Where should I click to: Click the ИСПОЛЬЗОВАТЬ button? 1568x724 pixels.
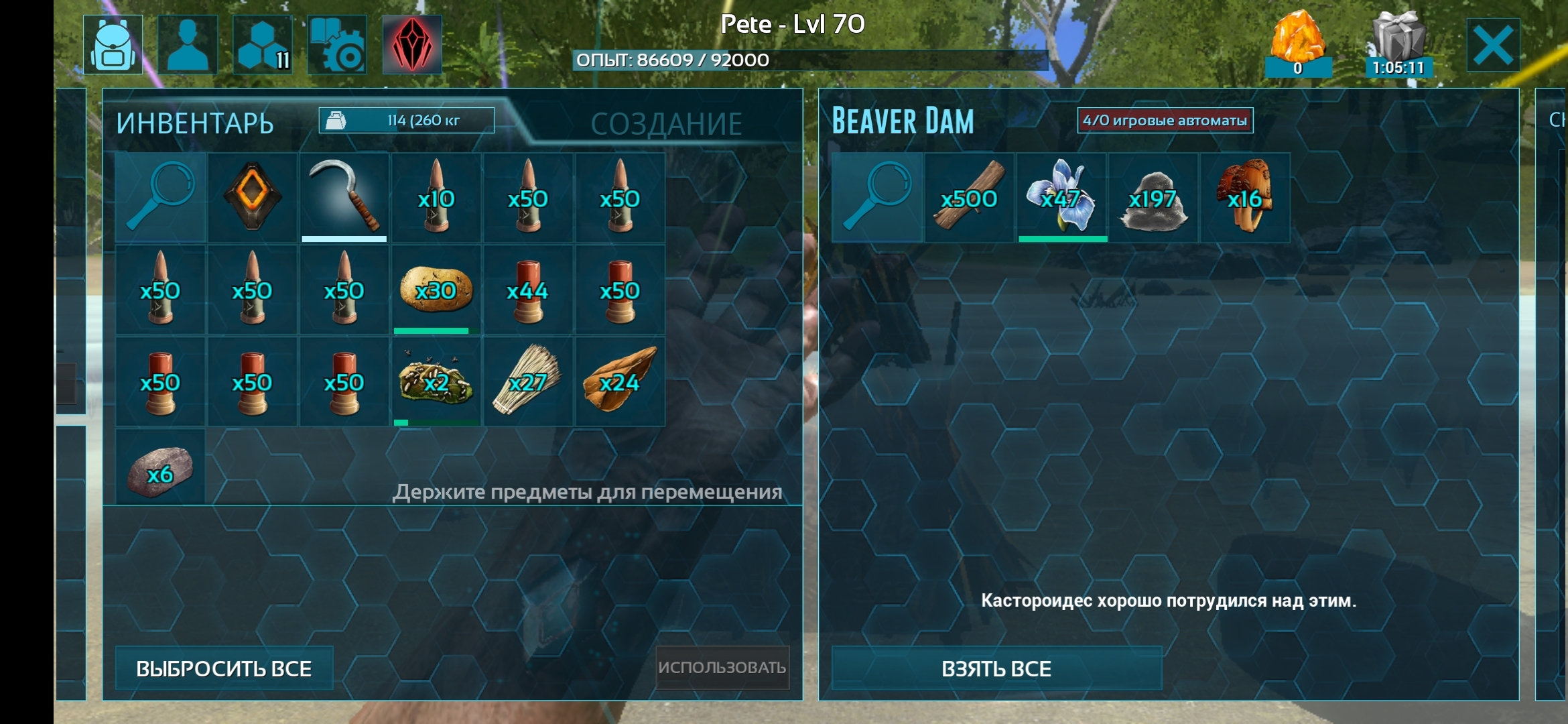point(722,667)
